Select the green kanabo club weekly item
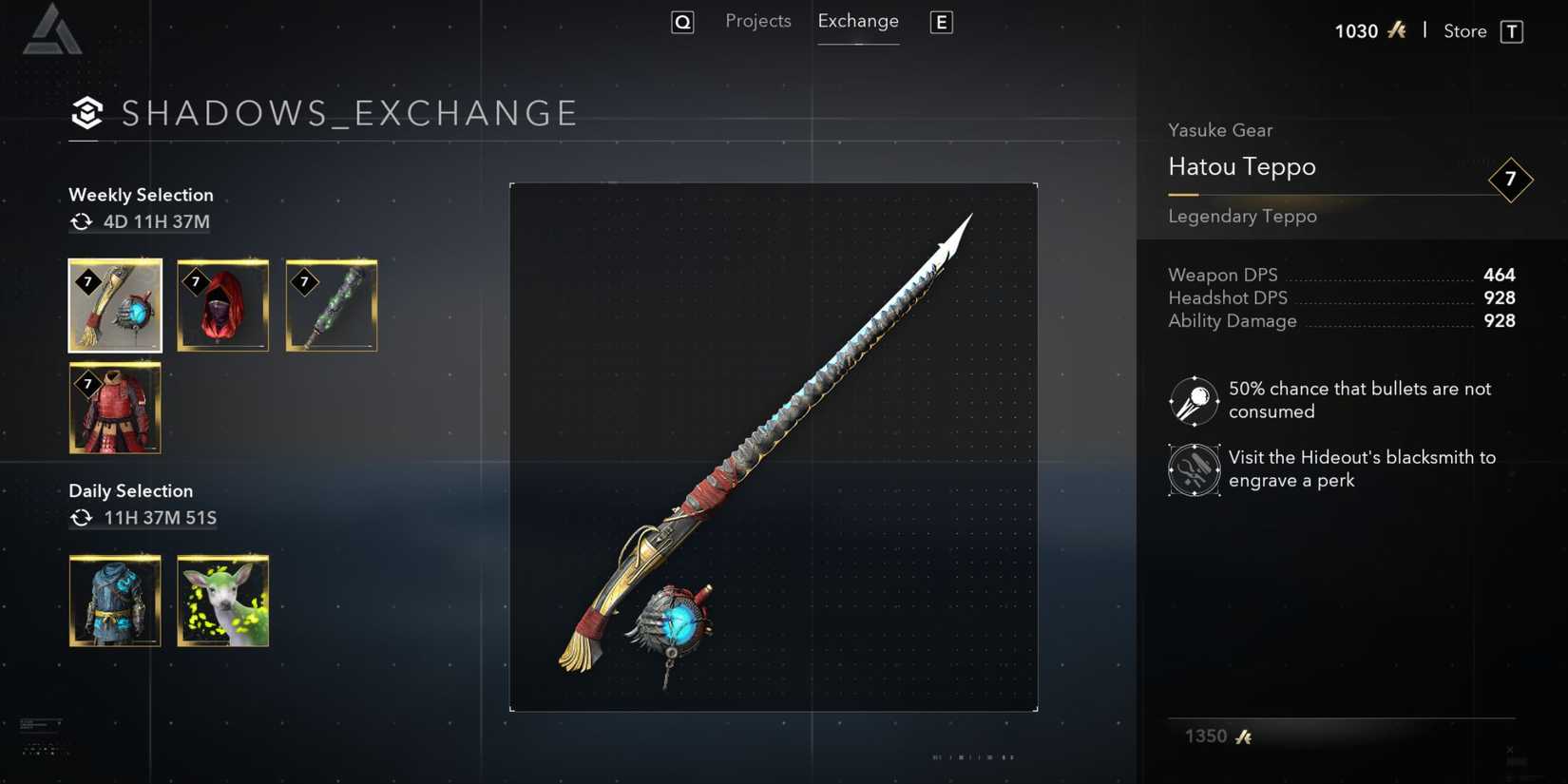Viewport: 1568px width, 784px height. point(331,305)
